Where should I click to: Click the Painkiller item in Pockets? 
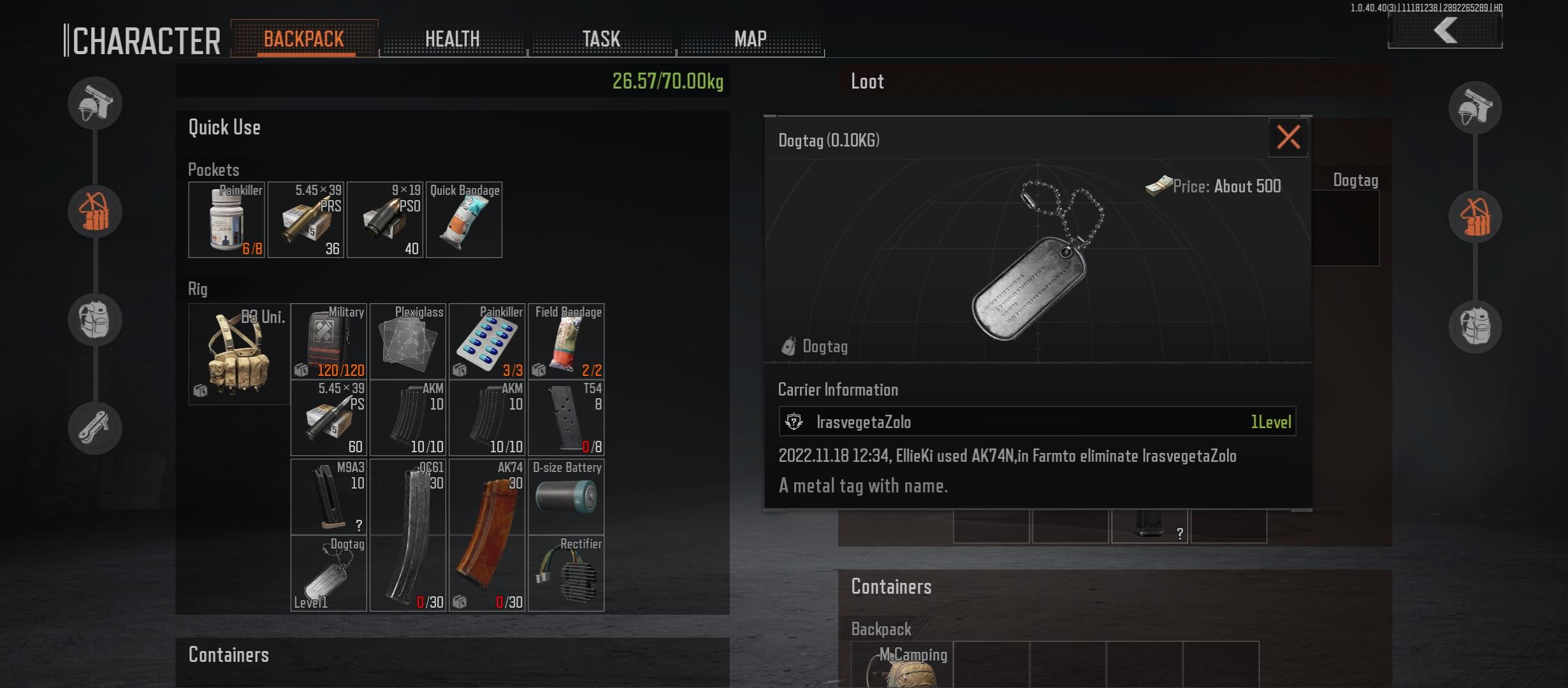(x=226, y=220)
